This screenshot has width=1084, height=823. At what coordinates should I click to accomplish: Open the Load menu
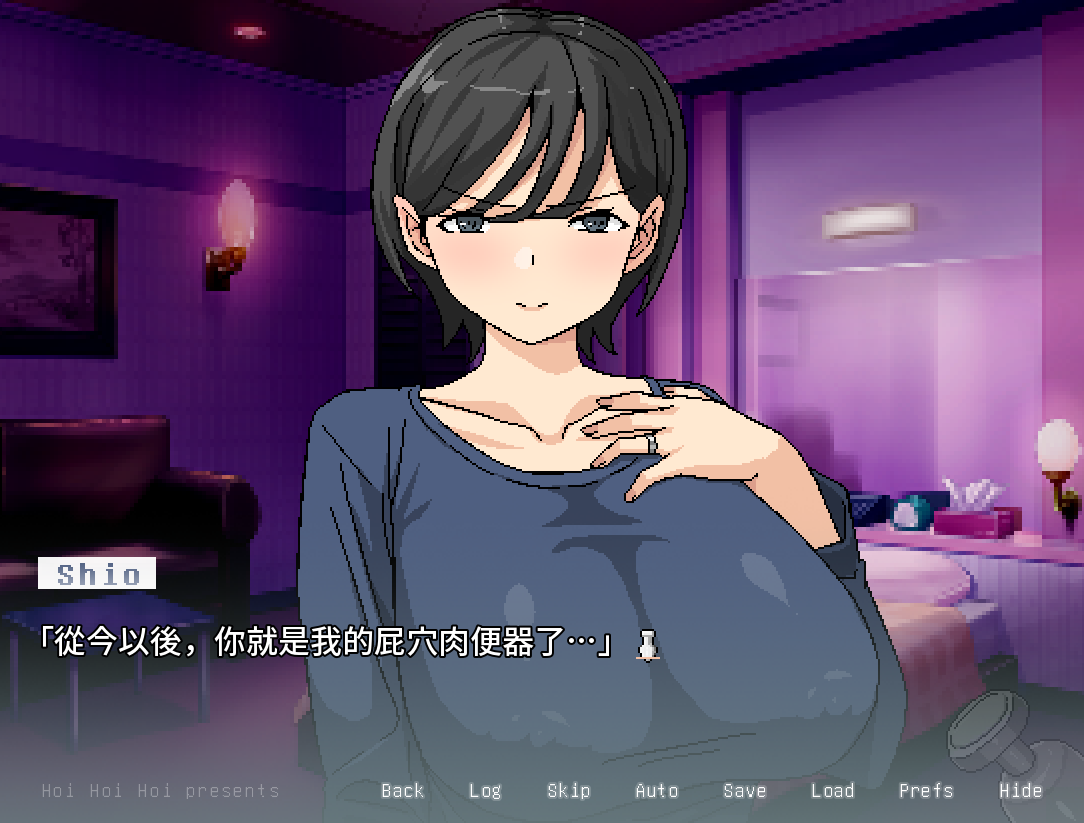coord(832,791)
